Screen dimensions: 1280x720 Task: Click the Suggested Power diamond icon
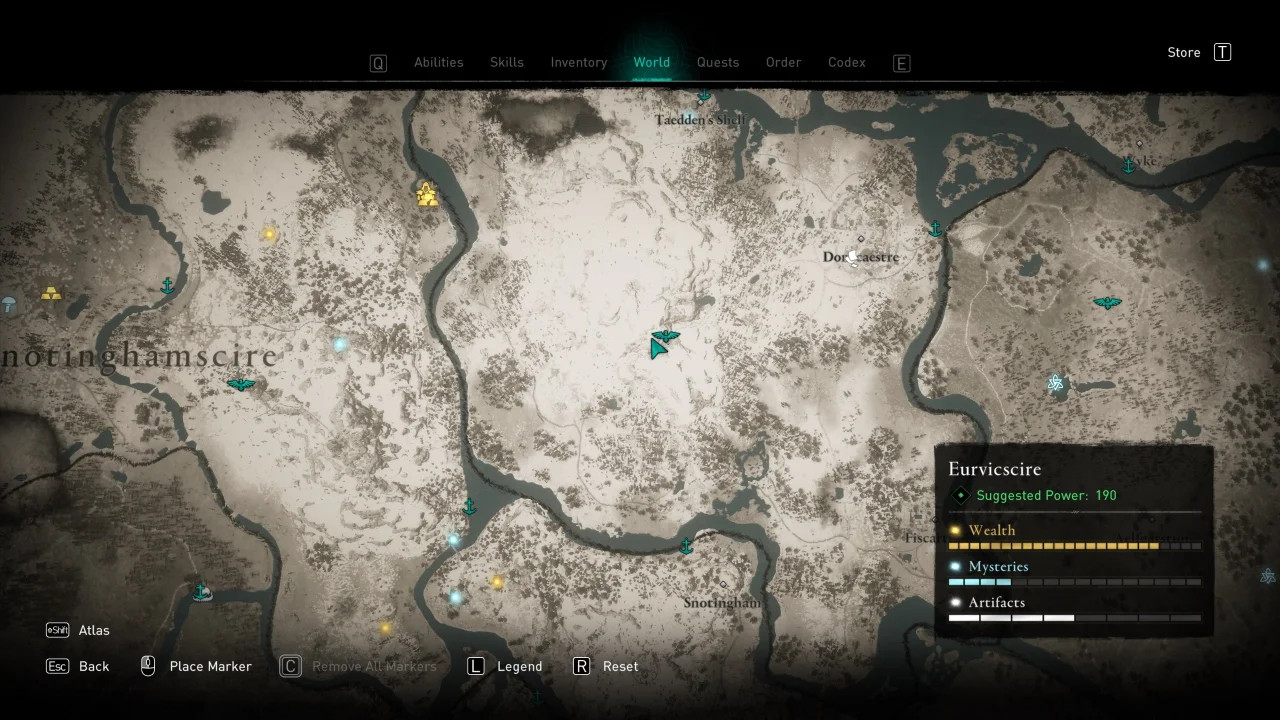pyautogui.click(x=960, y=495)
